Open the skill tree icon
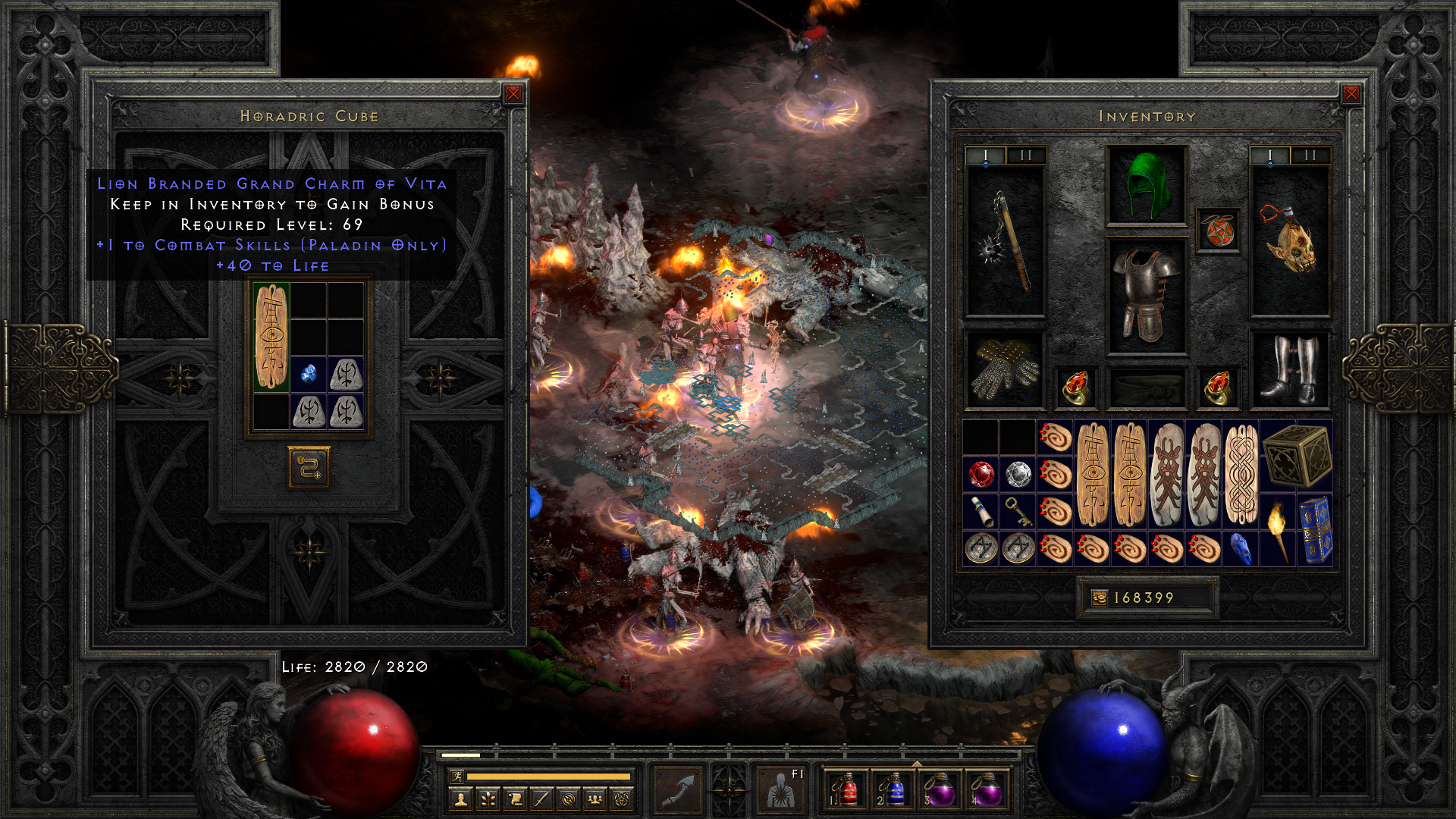This screenshot has height=819, width=1456. pyautogui.click(x=488, y=800)
